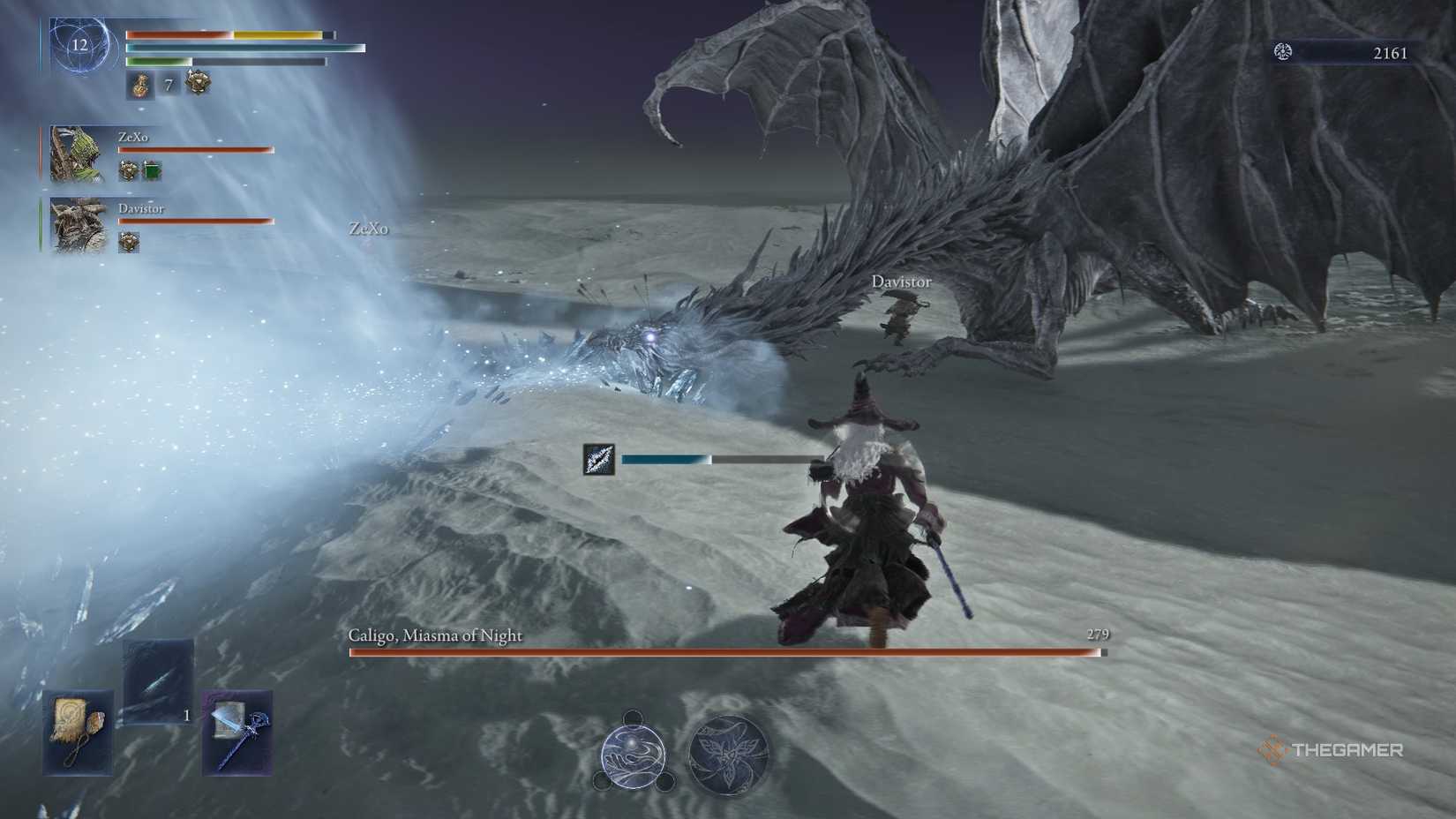Click the medallion buff under Davistor's health bar
Viewport: 1456px width, 819px height.
click(x=129, y=242)
